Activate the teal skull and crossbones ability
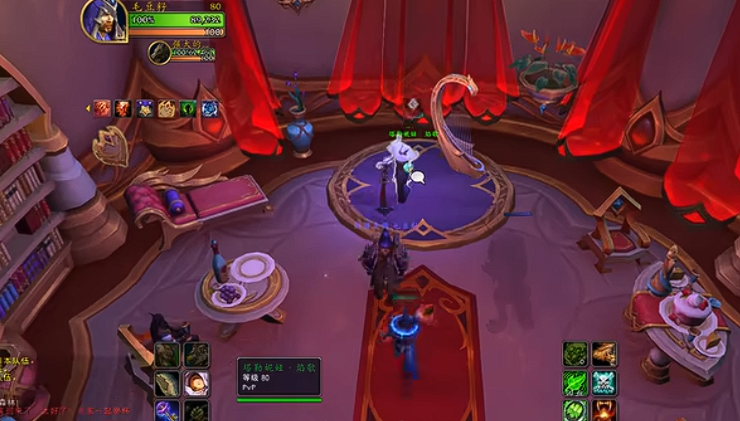This screenshot has height=421, width=740. click(604, 382)
